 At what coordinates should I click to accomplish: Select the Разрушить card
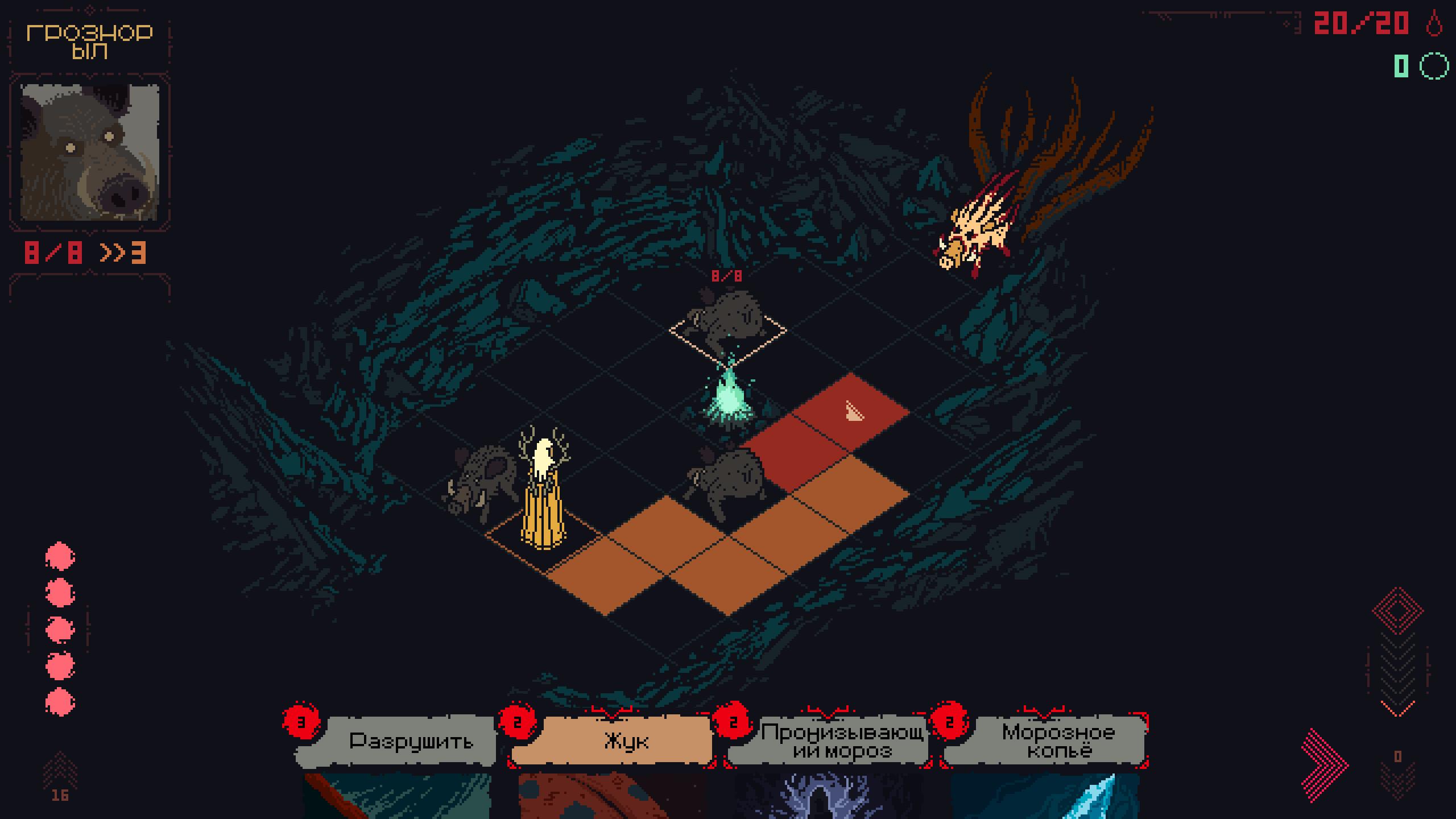(411, 741)
